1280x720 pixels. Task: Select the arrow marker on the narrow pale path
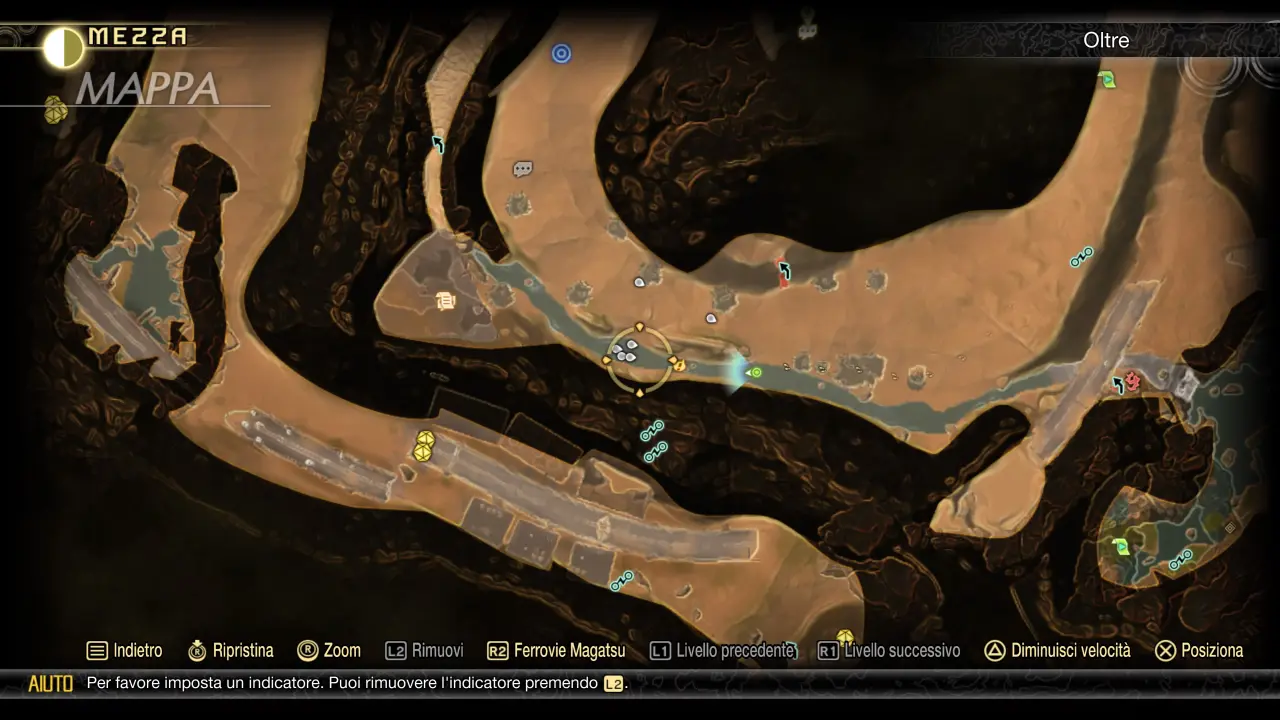pos(438,145)
